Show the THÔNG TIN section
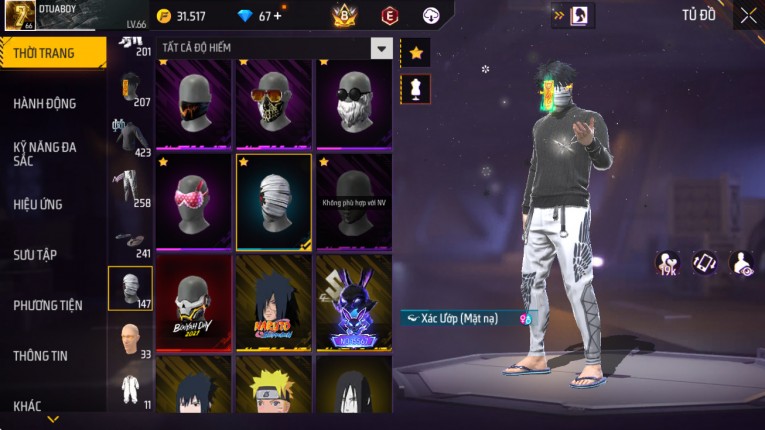The height and width of the screenshot is (430, 765). (x=42, y=355)
